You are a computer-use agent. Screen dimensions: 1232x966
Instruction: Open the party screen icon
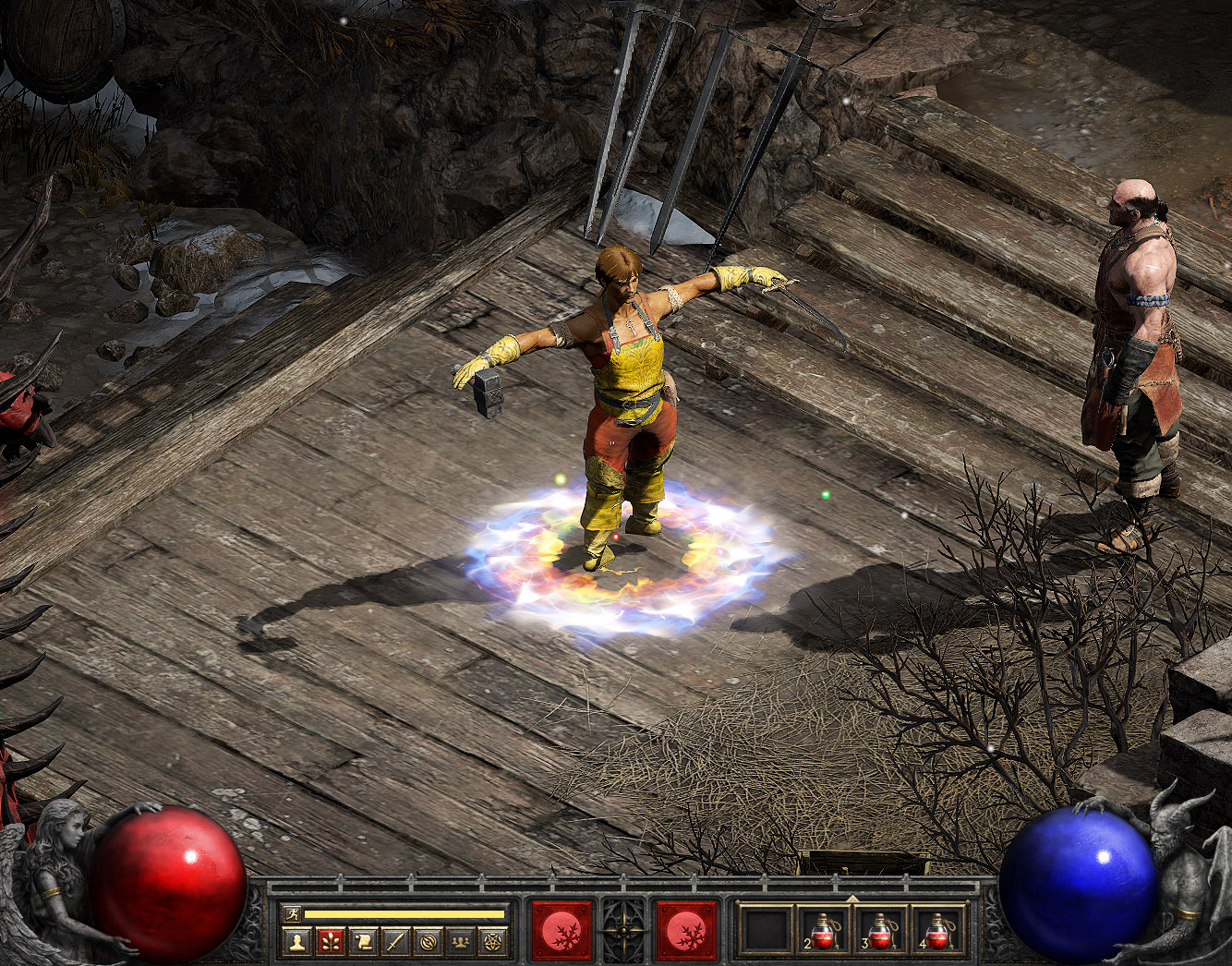point(460,942)
